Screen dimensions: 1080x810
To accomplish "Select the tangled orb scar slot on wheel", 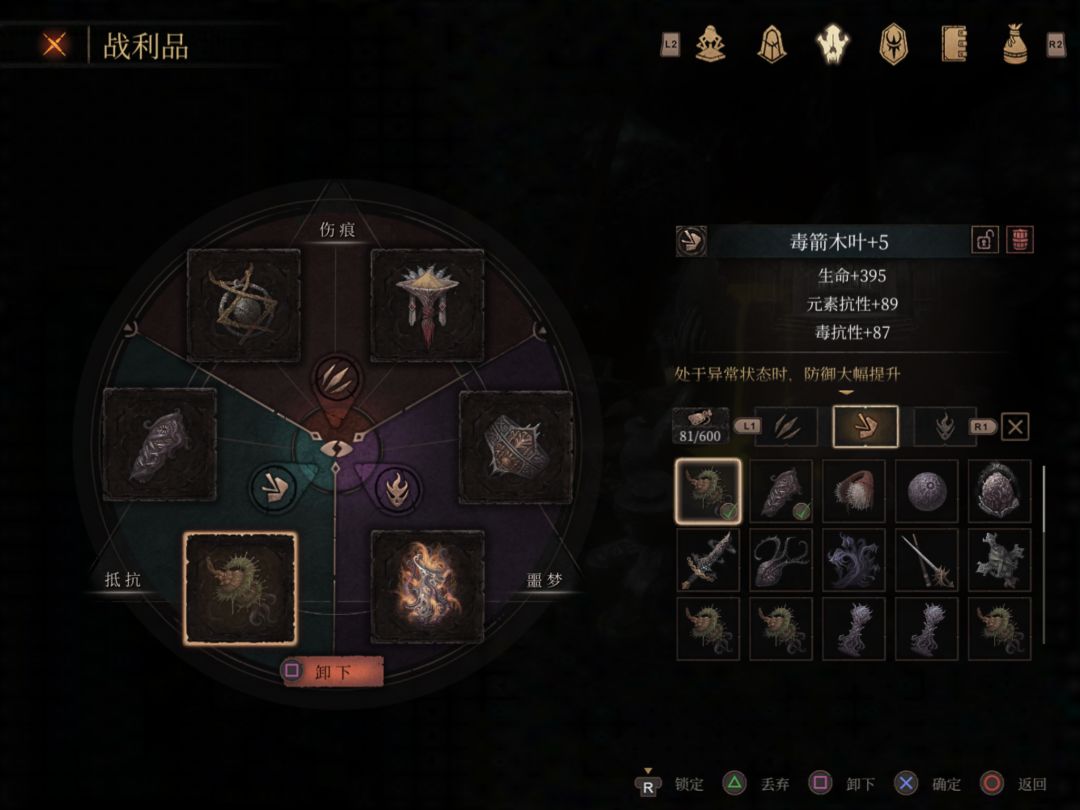I will 244,305.
